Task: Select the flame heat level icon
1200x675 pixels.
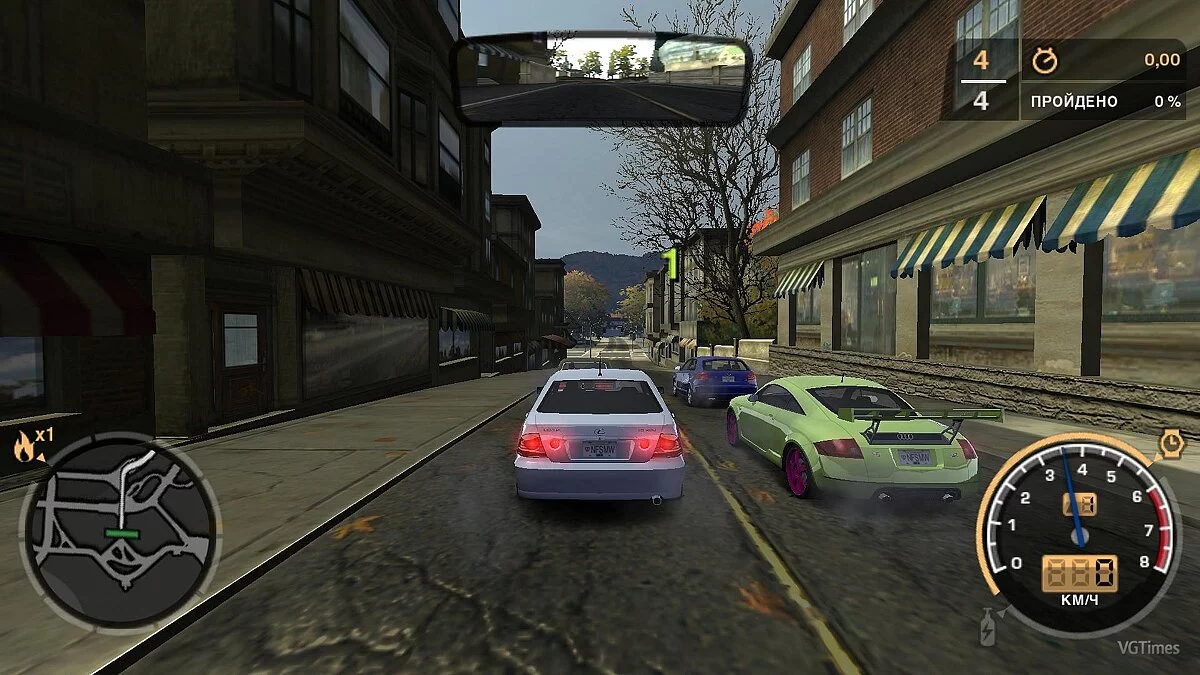Action: 23,446
